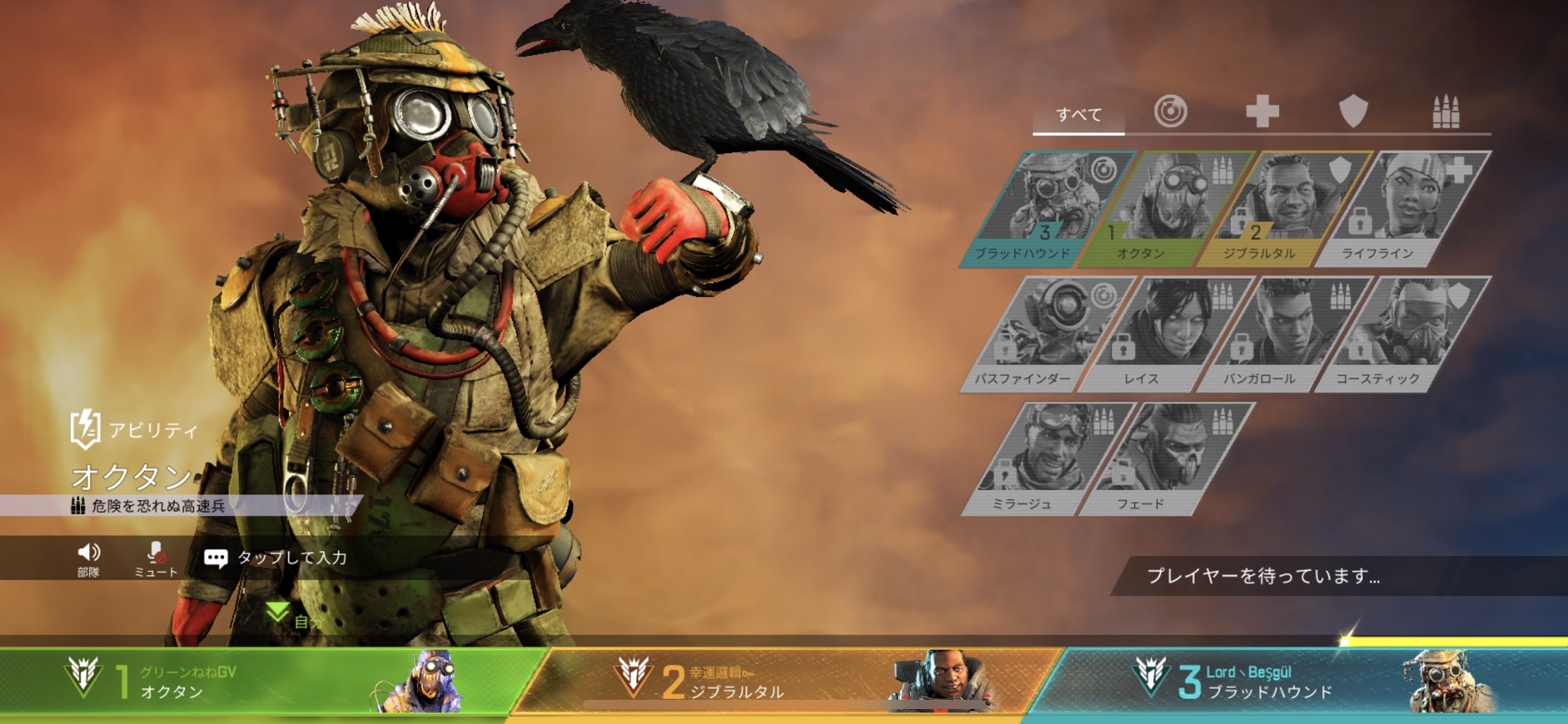Image resolution: width=1568 pixels, height=724 pixels.
Task: Select squad member 3's ブラッドハウンド banner
Action: pyautogui.click(x=1299, y=682)
